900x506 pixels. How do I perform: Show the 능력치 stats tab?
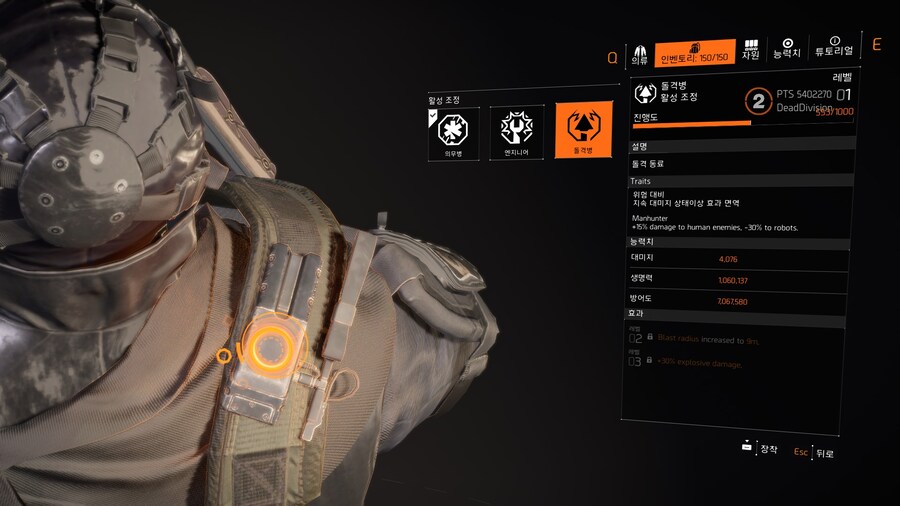(787, 48)
